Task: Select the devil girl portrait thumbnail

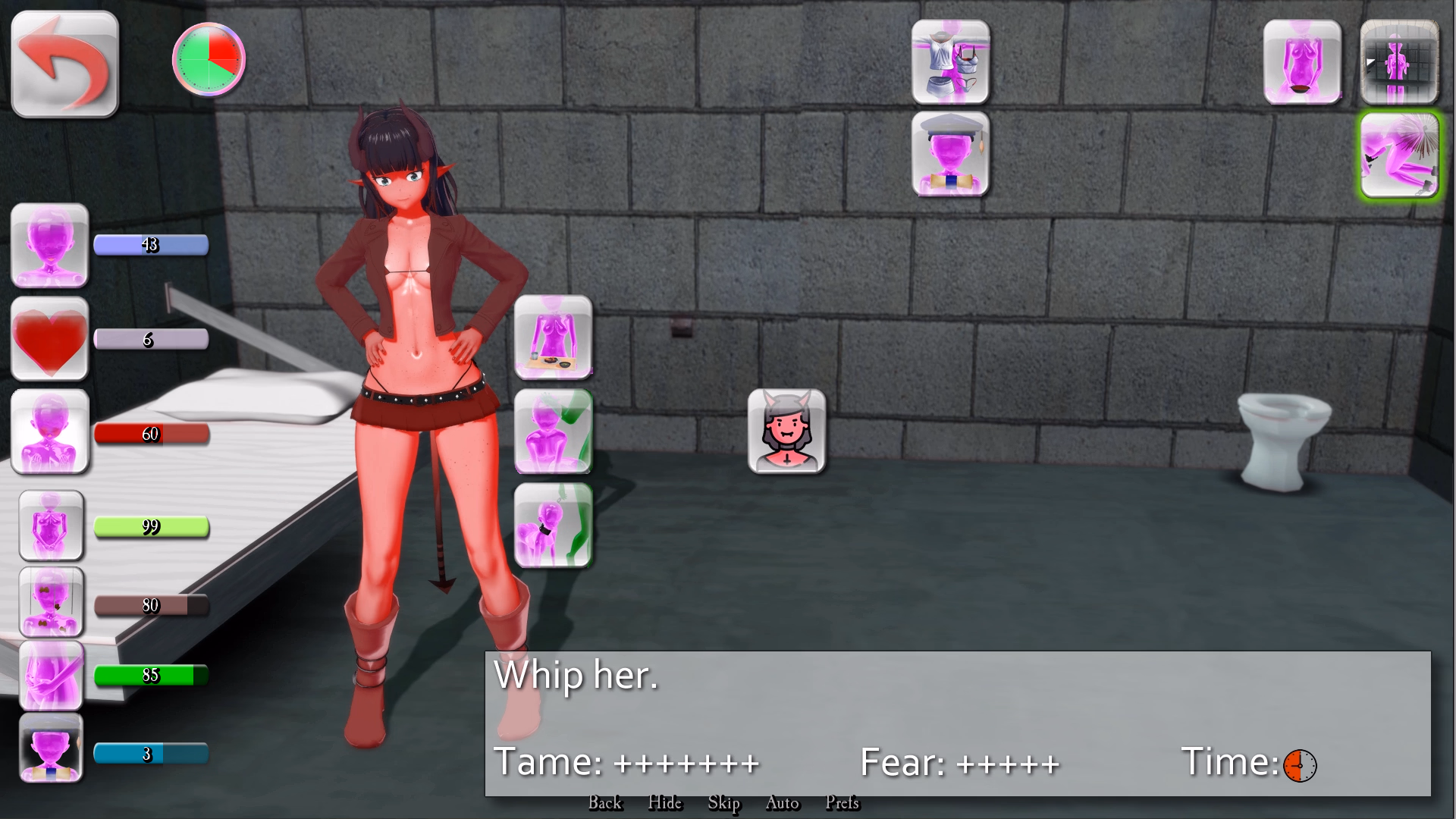Action: click(787, 432)
